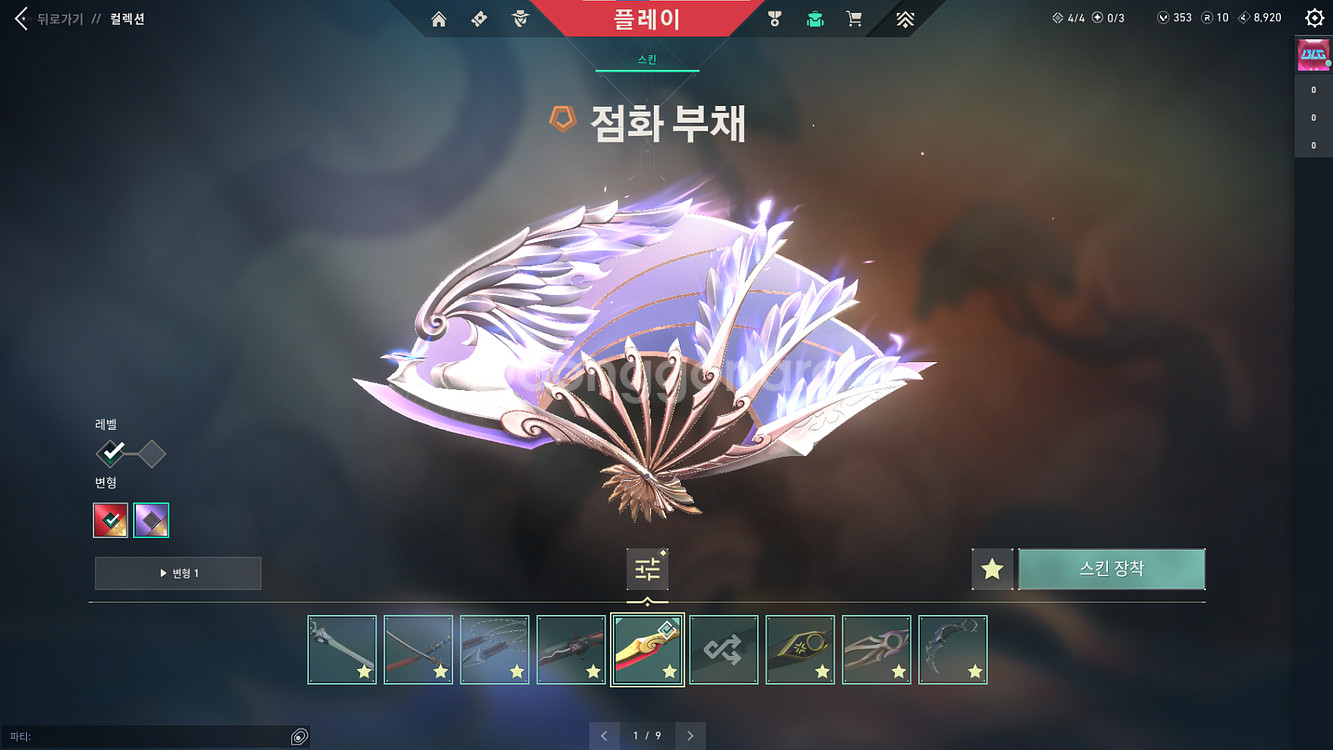Select the Agents icon in the navbar
Image resolution: width=1333 pixels, height=750 pixels.
(x=519, y=17)
